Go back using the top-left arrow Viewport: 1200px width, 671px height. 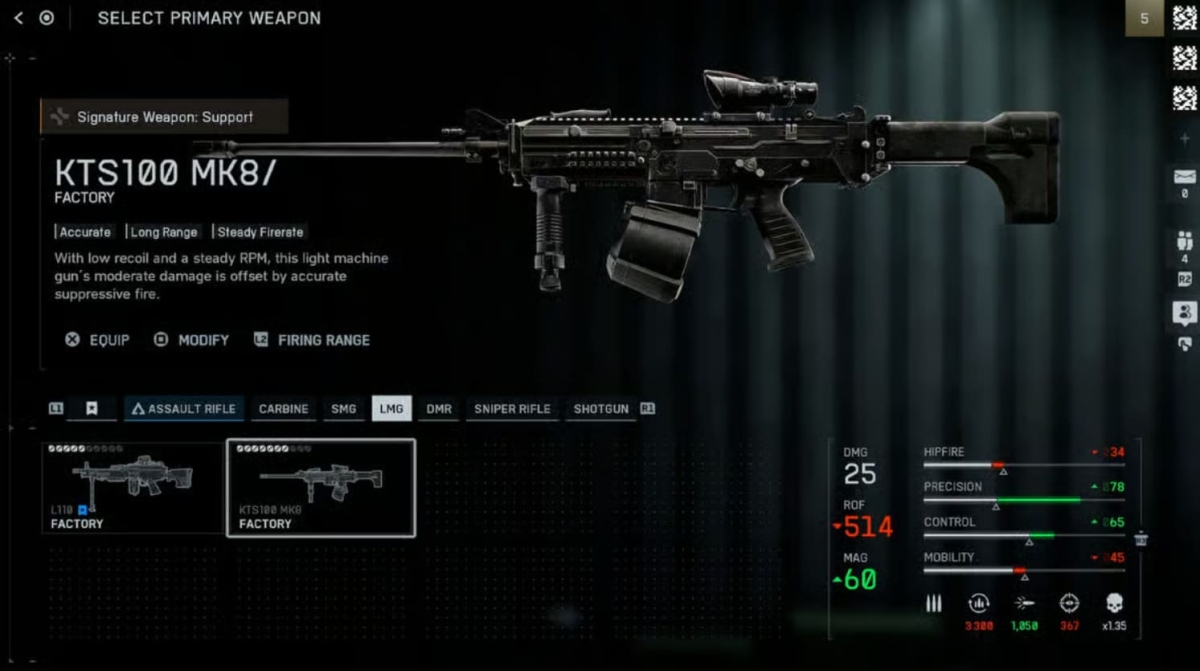click(x=18, y=18)
